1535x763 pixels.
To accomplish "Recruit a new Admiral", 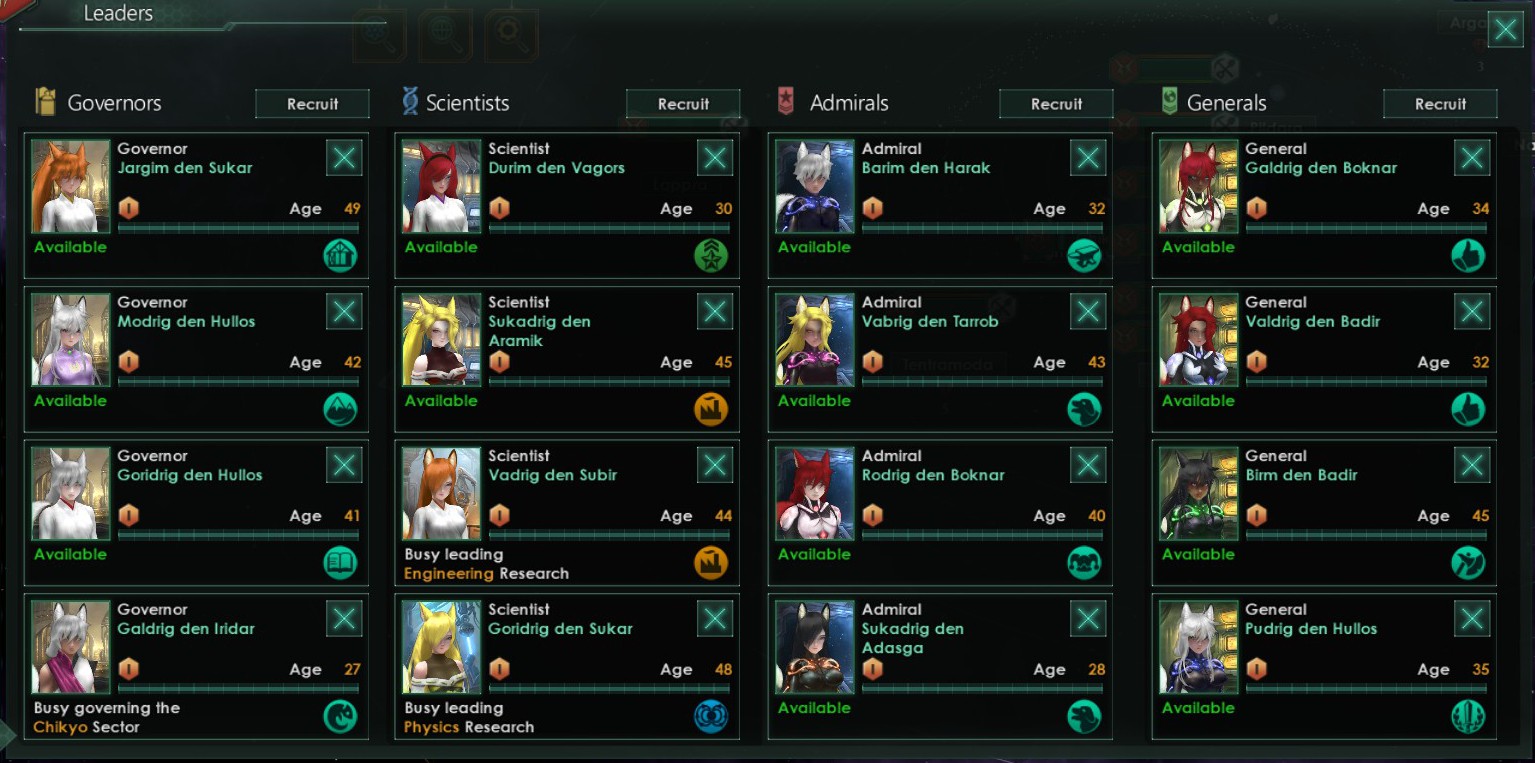I will pos(1056,102).
